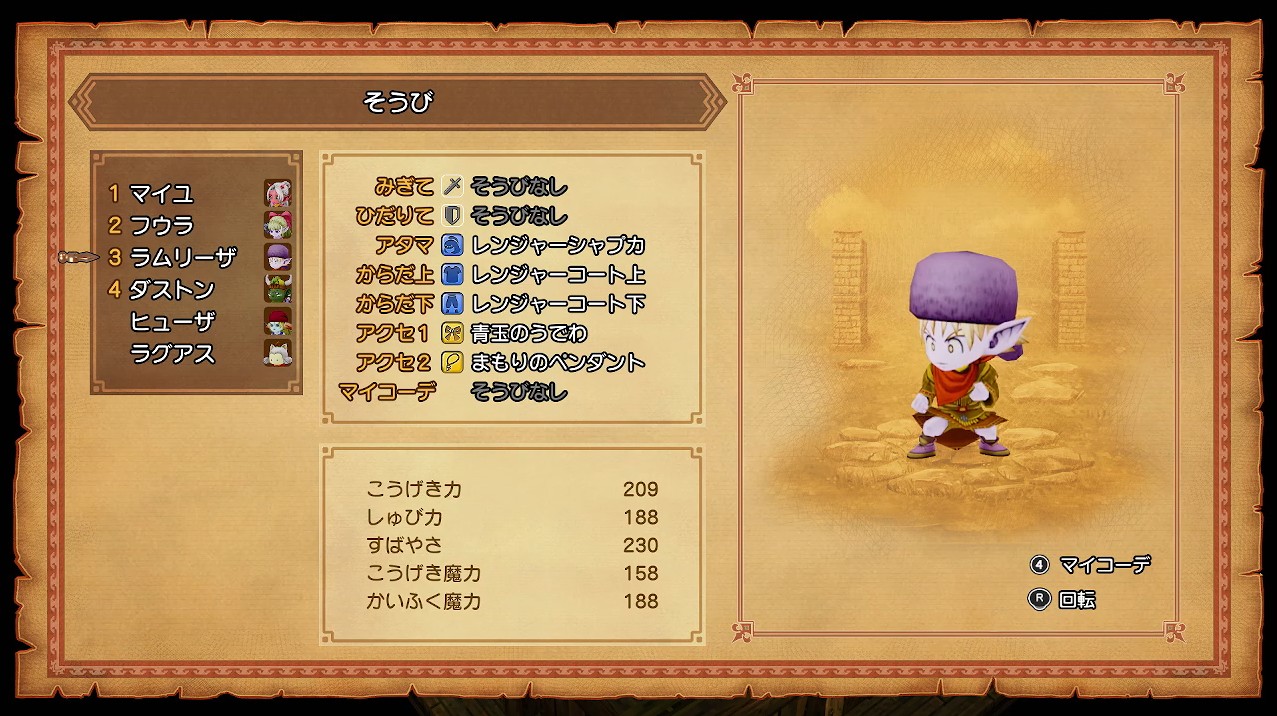Select the レンジャーシャプカ head slot
Image resolution: width=1277 pixels, height=716 pixels.
point(557,245)
